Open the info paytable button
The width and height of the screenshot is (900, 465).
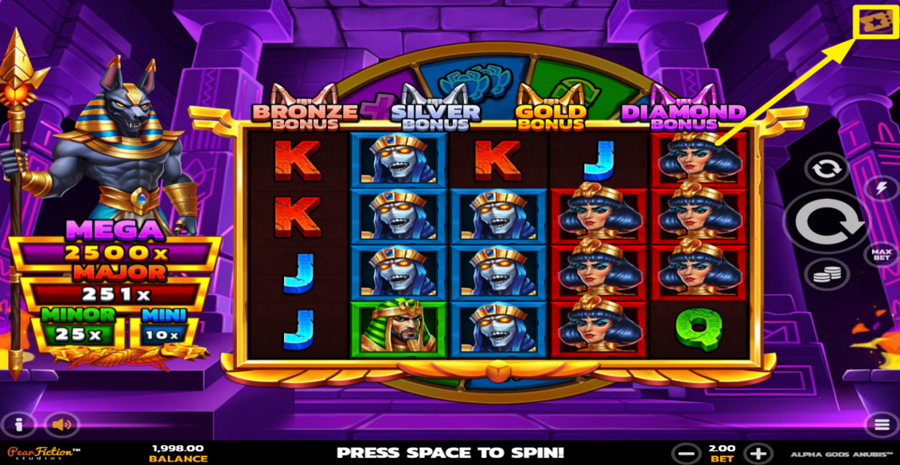(x=18, y=424)
